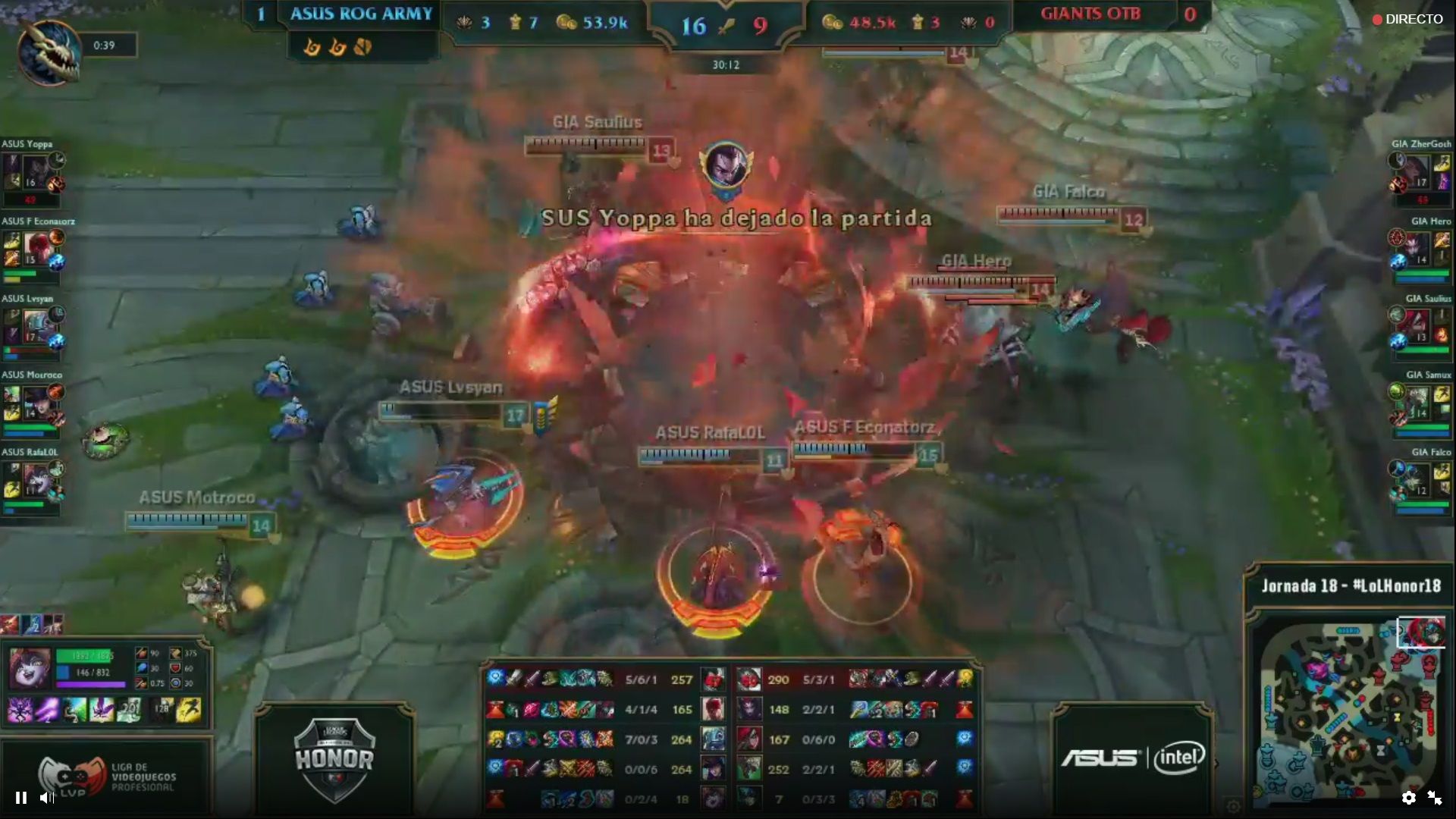This screenshot has width=1456, height=819.
Task: Select ASUS F Econatorz's player portrait
Action: pos(36,248)
